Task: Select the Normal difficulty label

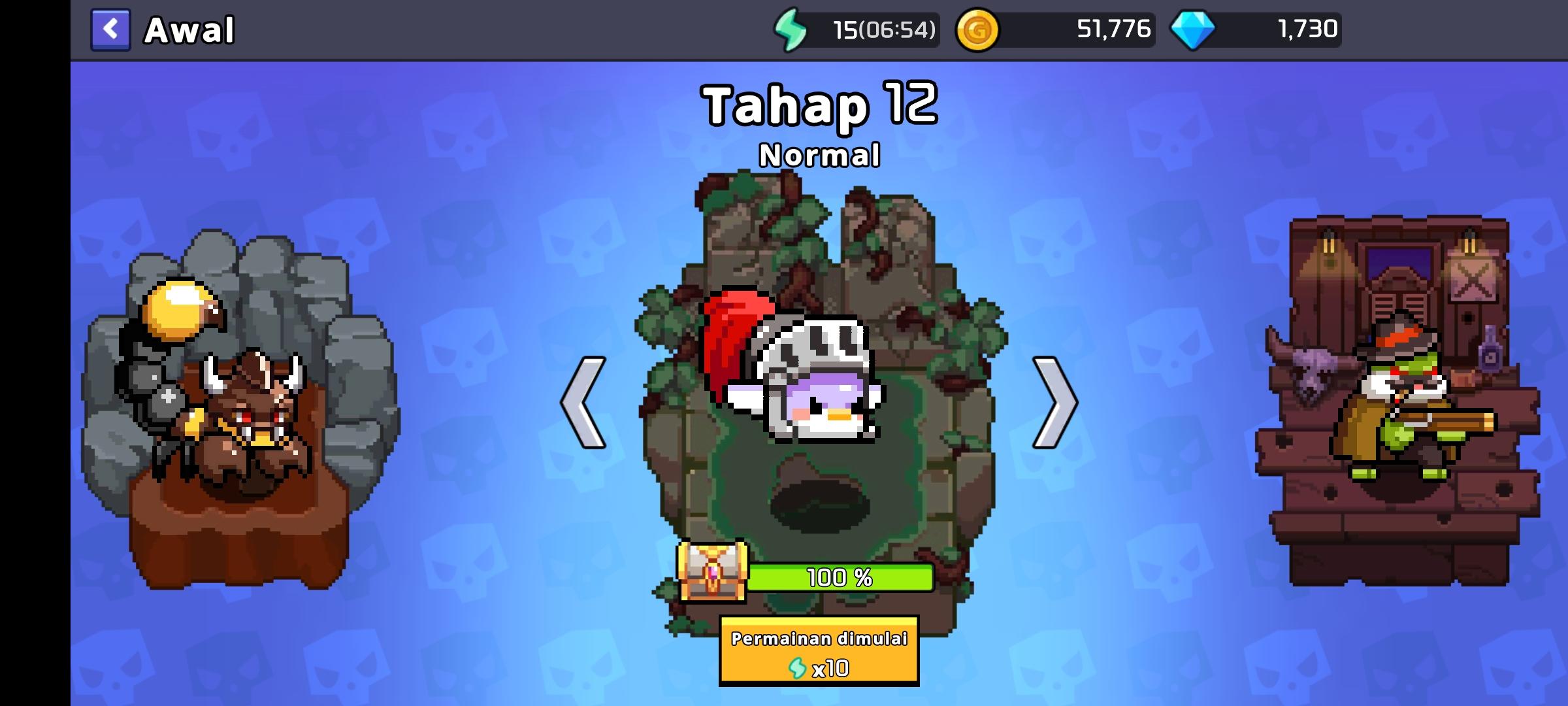Action: pos(819,156)
